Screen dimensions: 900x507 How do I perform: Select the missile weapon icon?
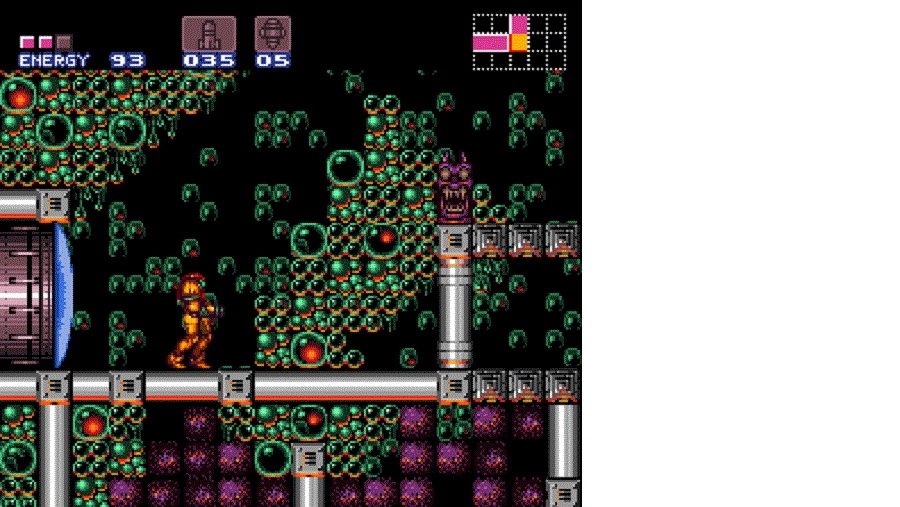coord(209,33)
